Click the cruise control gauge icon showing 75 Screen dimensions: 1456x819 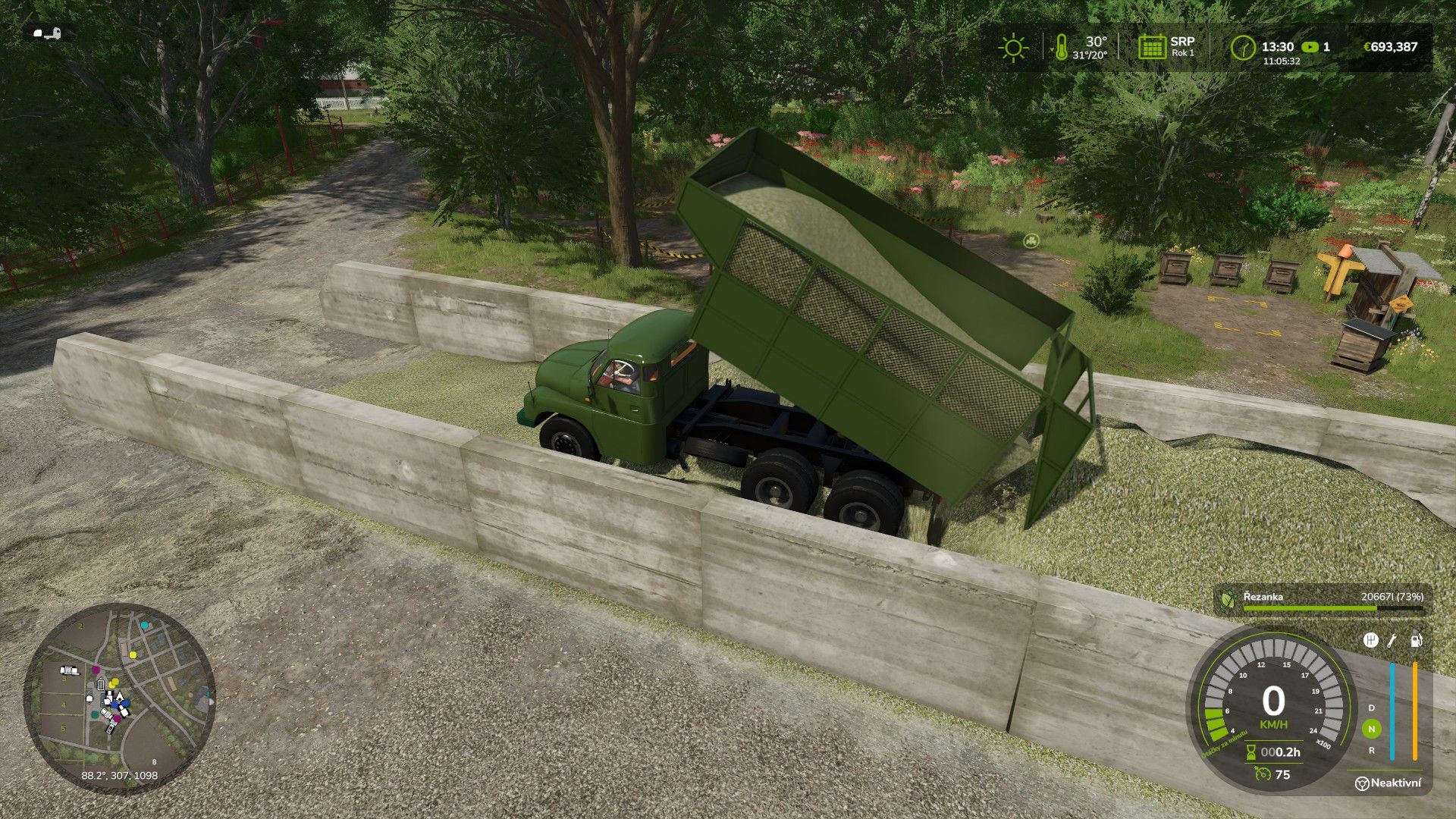tap(1262, 773)
